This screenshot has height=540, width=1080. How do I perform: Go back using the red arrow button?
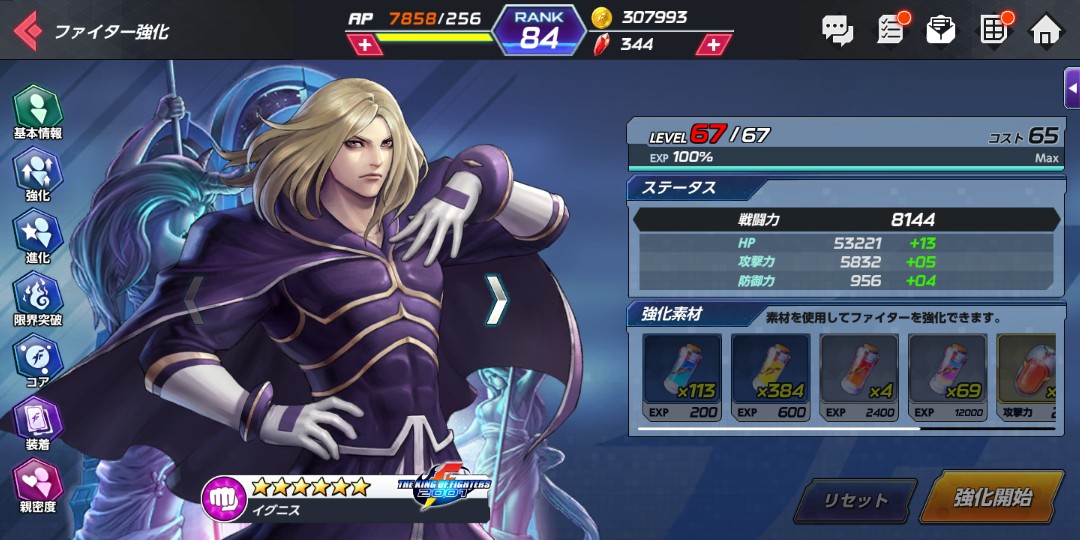pyautogui.click(x=27, y=30)
